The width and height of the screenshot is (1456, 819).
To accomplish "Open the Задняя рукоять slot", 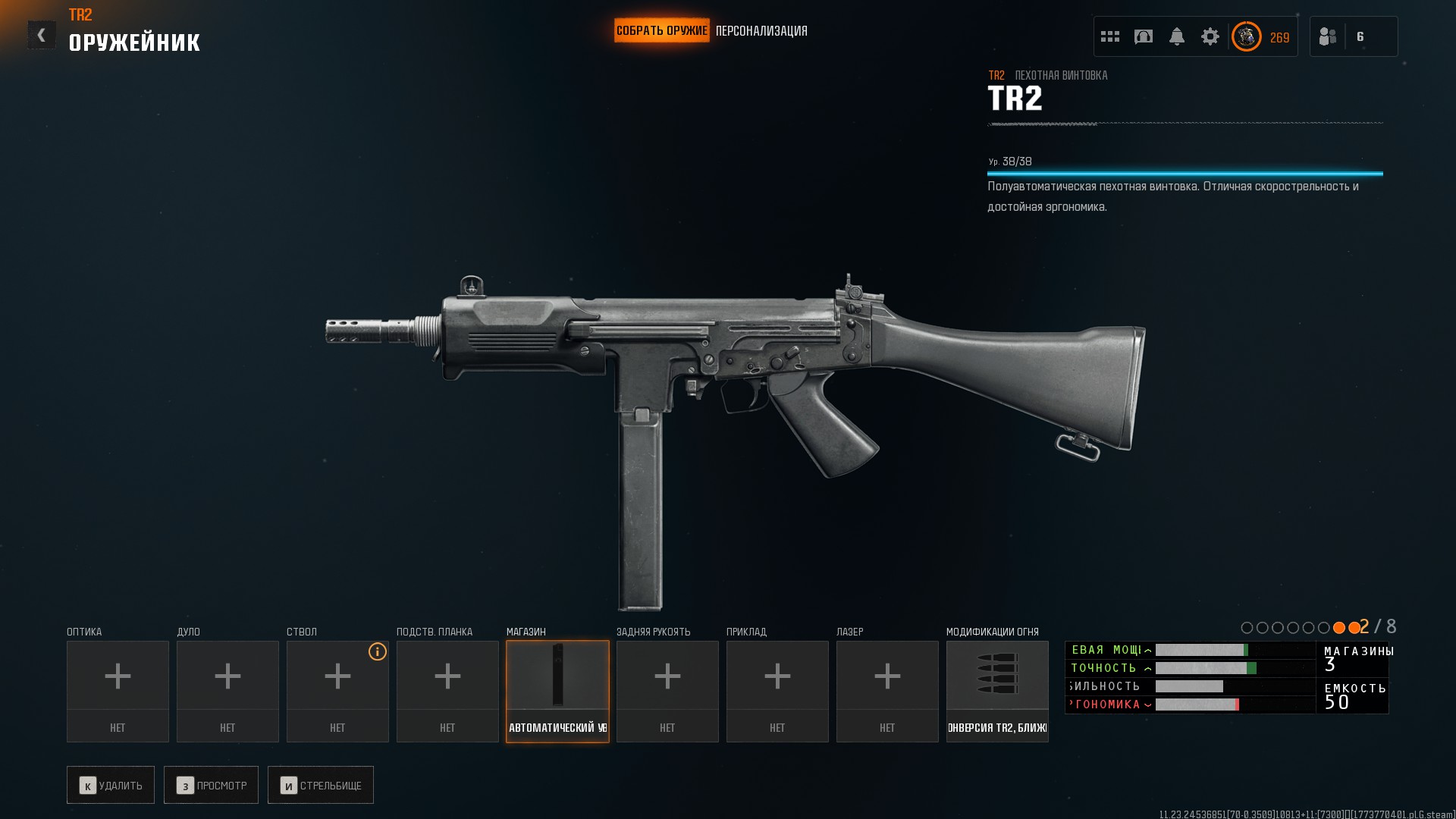I will click(x=667, y=691).
